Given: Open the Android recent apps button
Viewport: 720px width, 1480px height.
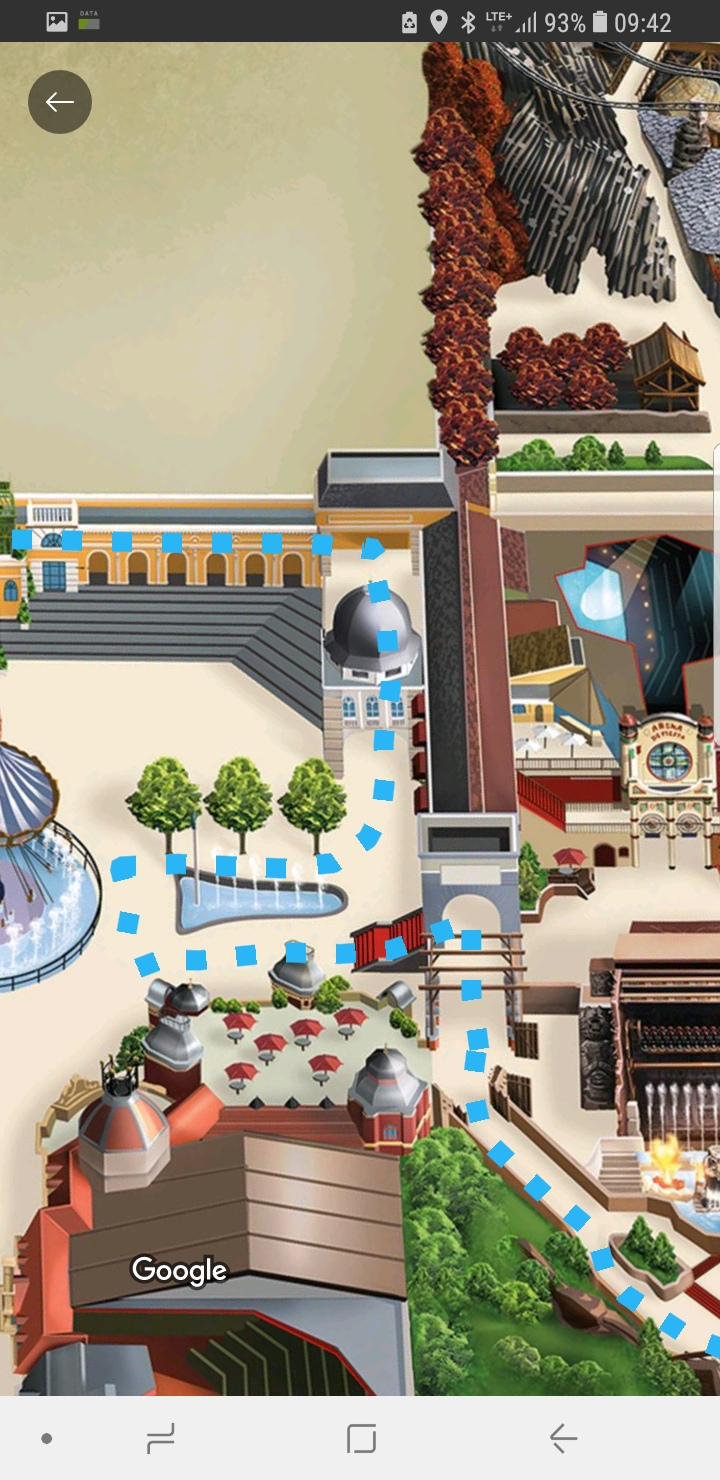Looking at the screenshot, I should [x=160, y=1439].
